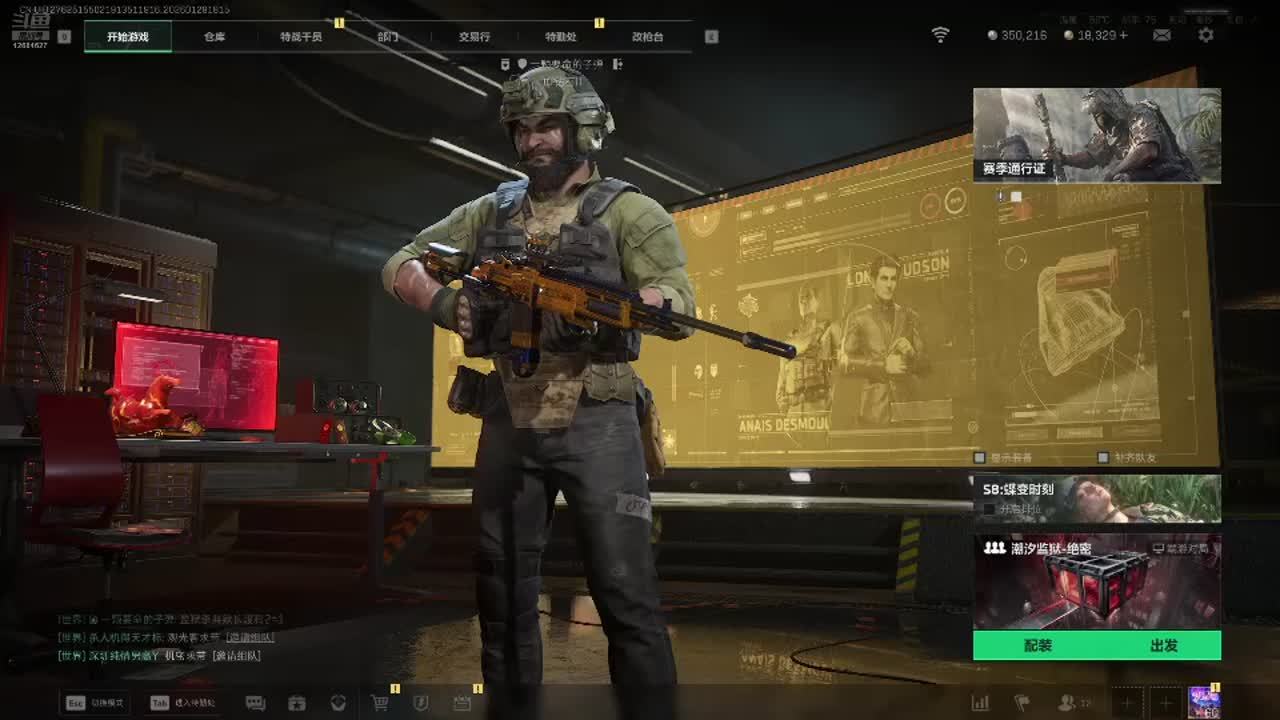This screenshot has width=1280, height=720.
Task: Open the bar chart statistics icon
Action: [x=980, y=703]
